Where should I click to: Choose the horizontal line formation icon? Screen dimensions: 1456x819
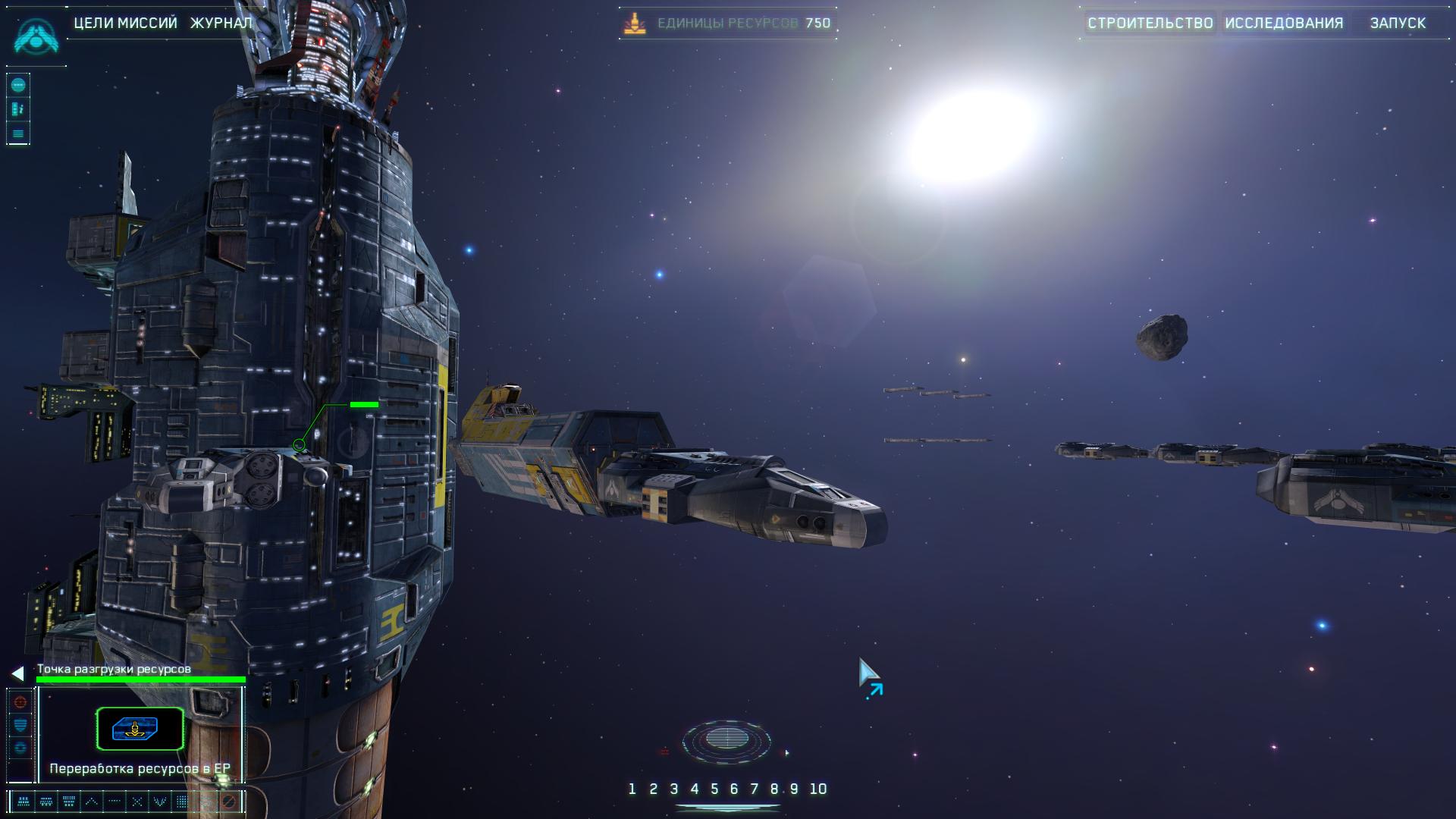point(115,801)
